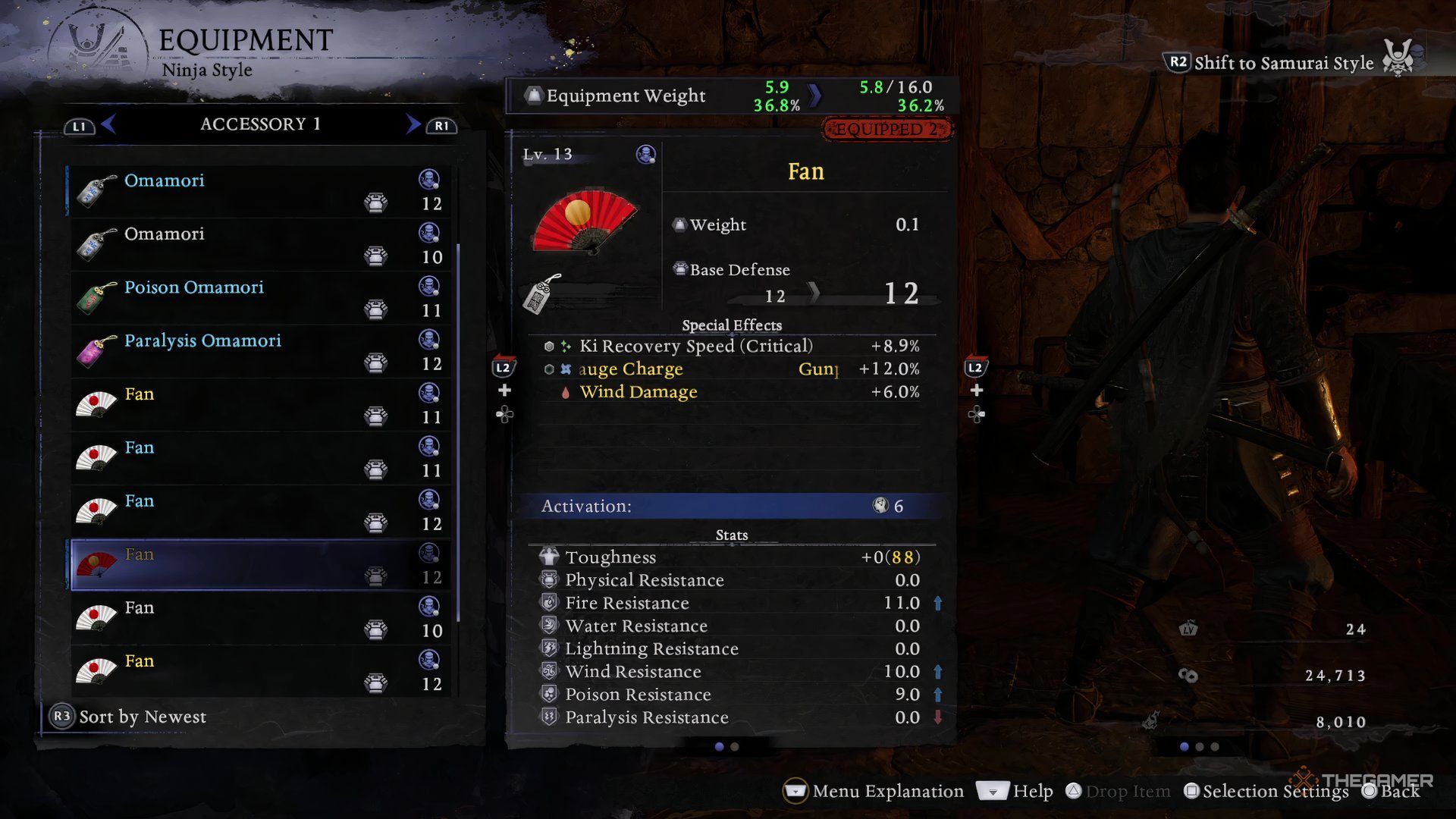View the Ki Recovery Speed effect
This screenshot has width=1456, height=819.
click(x=695, y=346)
